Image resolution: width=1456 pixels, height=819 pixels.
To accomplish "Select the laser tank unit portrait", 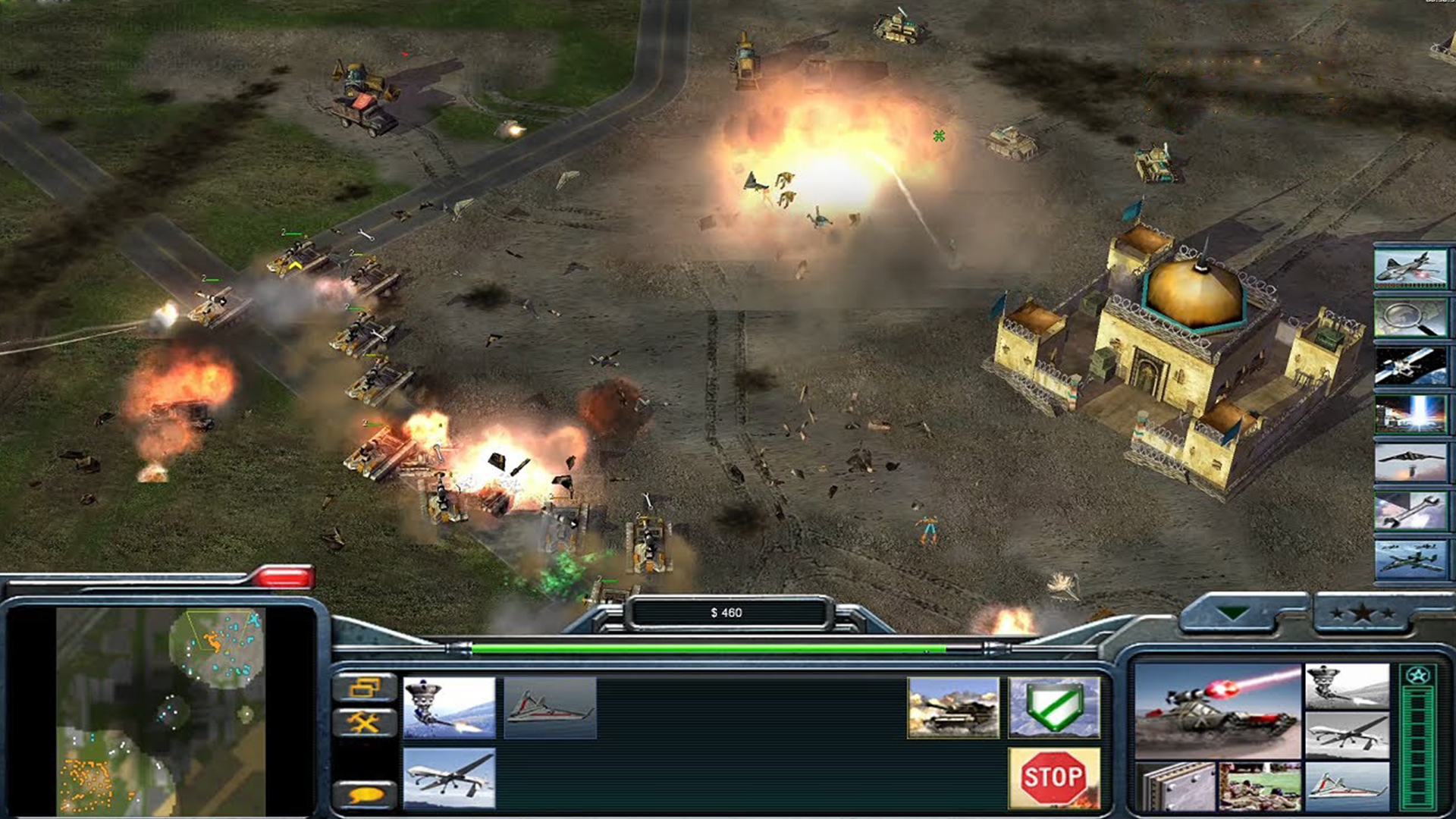I will [1218, 712].
